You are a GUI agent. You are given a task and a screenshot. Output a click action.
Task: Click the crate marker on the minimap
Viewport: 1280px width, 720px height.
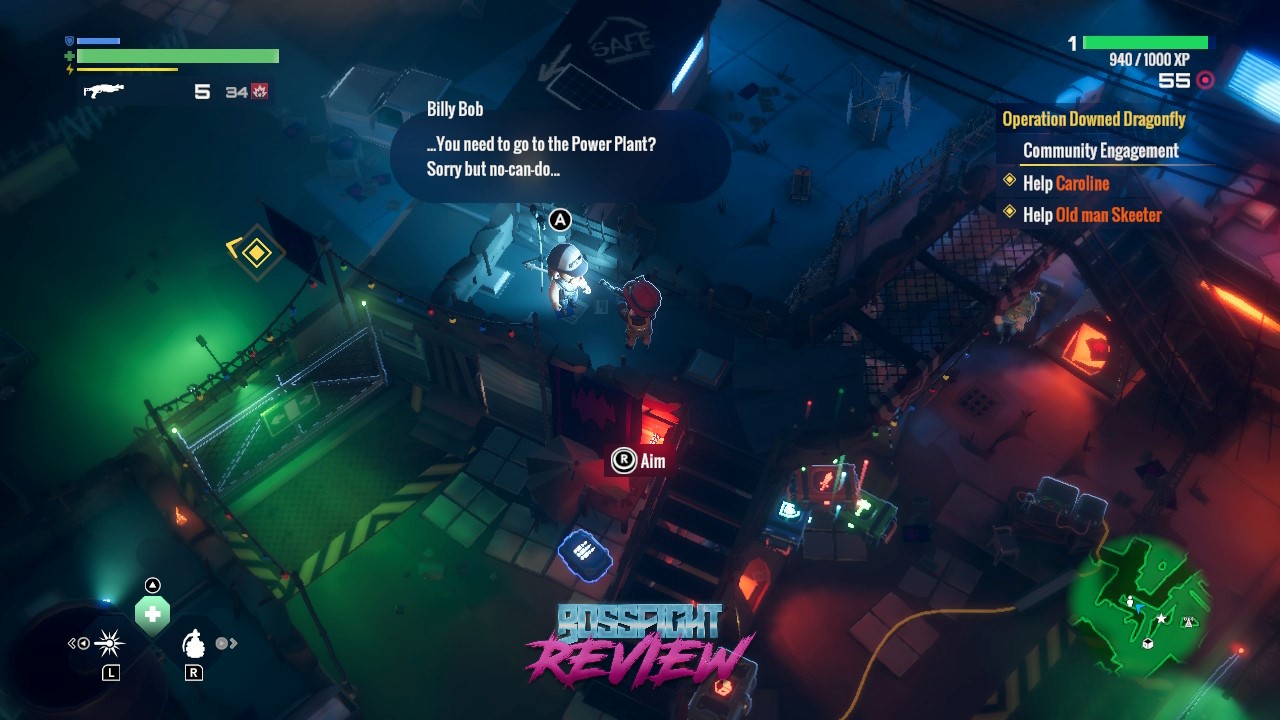point(1148,641)
